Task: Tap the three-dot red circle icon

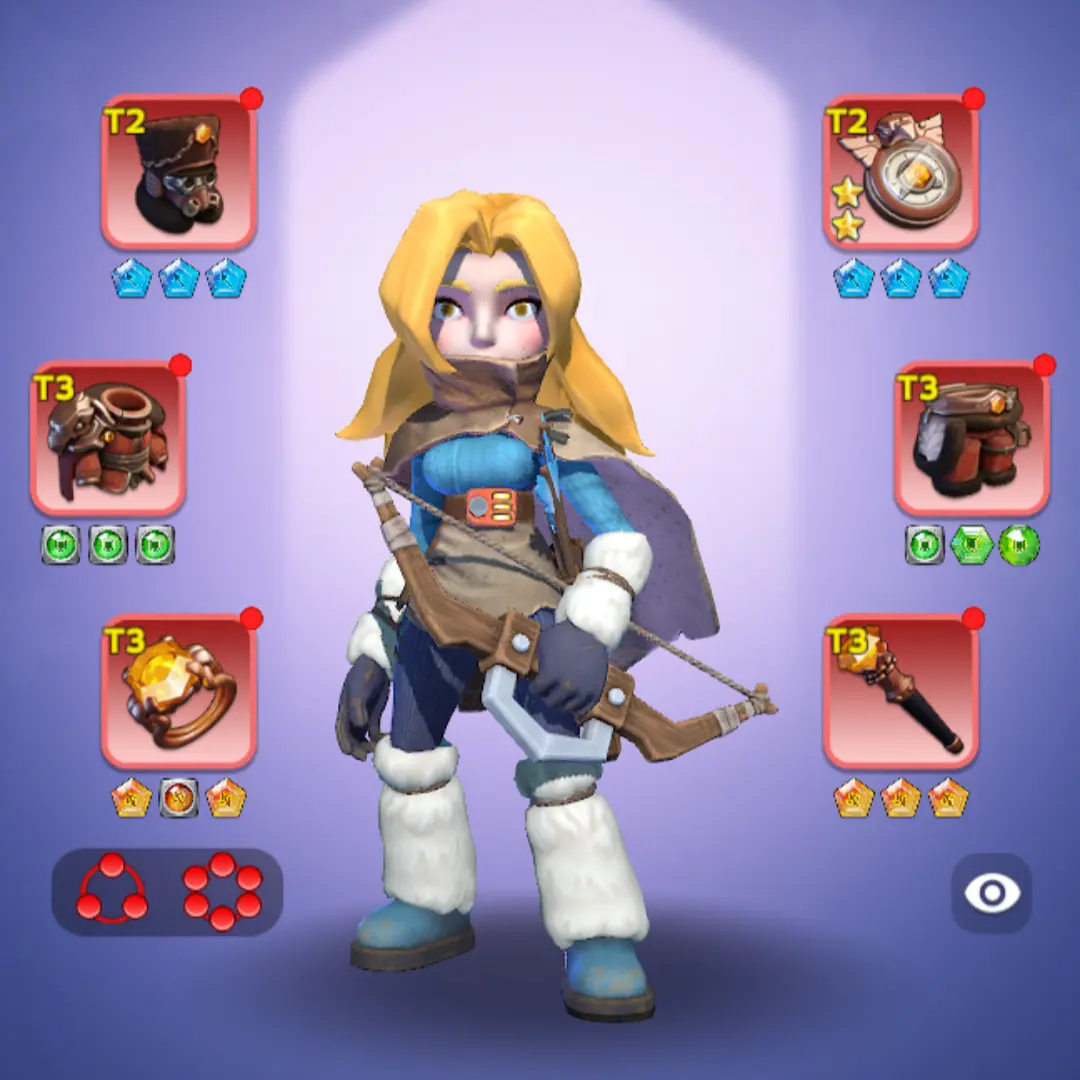Action: pyautogui.click(x=111, y=891)
